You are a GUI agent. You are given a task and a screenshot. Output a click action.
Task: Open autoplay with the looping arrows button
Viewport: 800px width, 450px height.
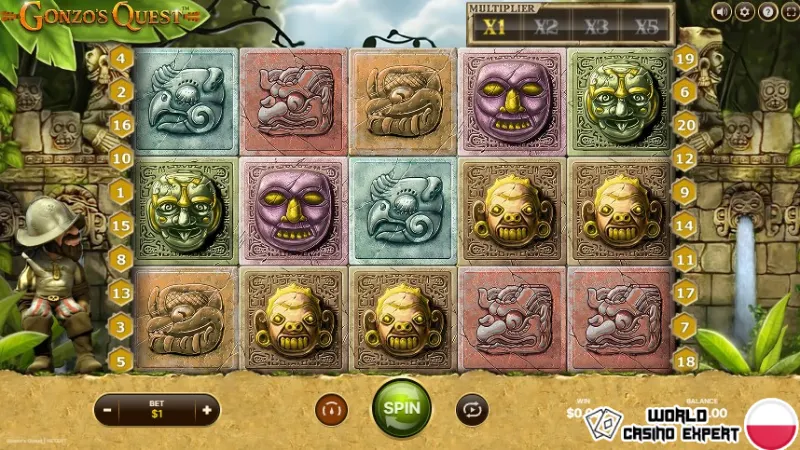tap(471, 408)
